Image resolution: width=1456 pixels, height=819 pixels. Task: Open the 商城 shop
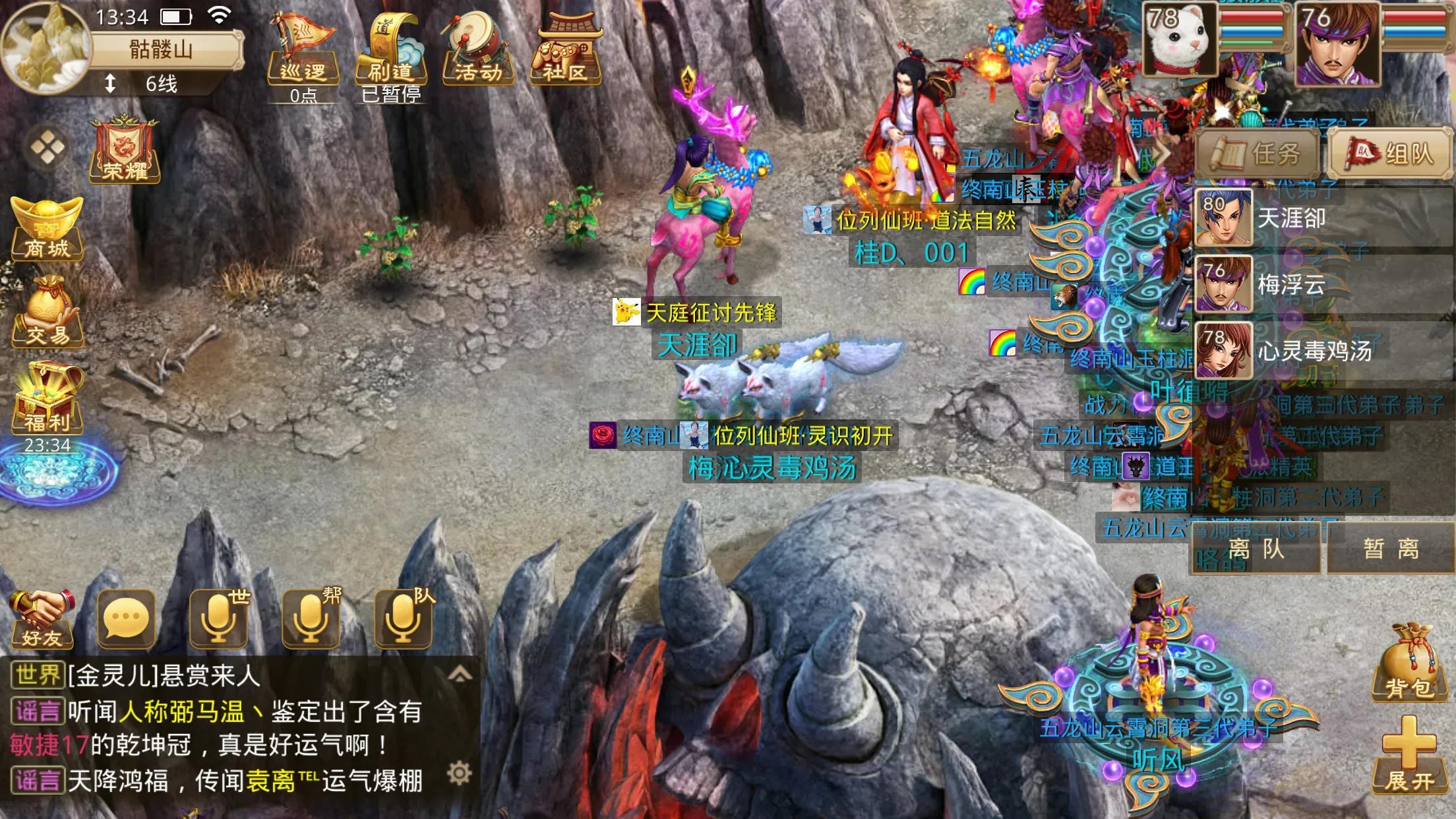click(47, 228)
